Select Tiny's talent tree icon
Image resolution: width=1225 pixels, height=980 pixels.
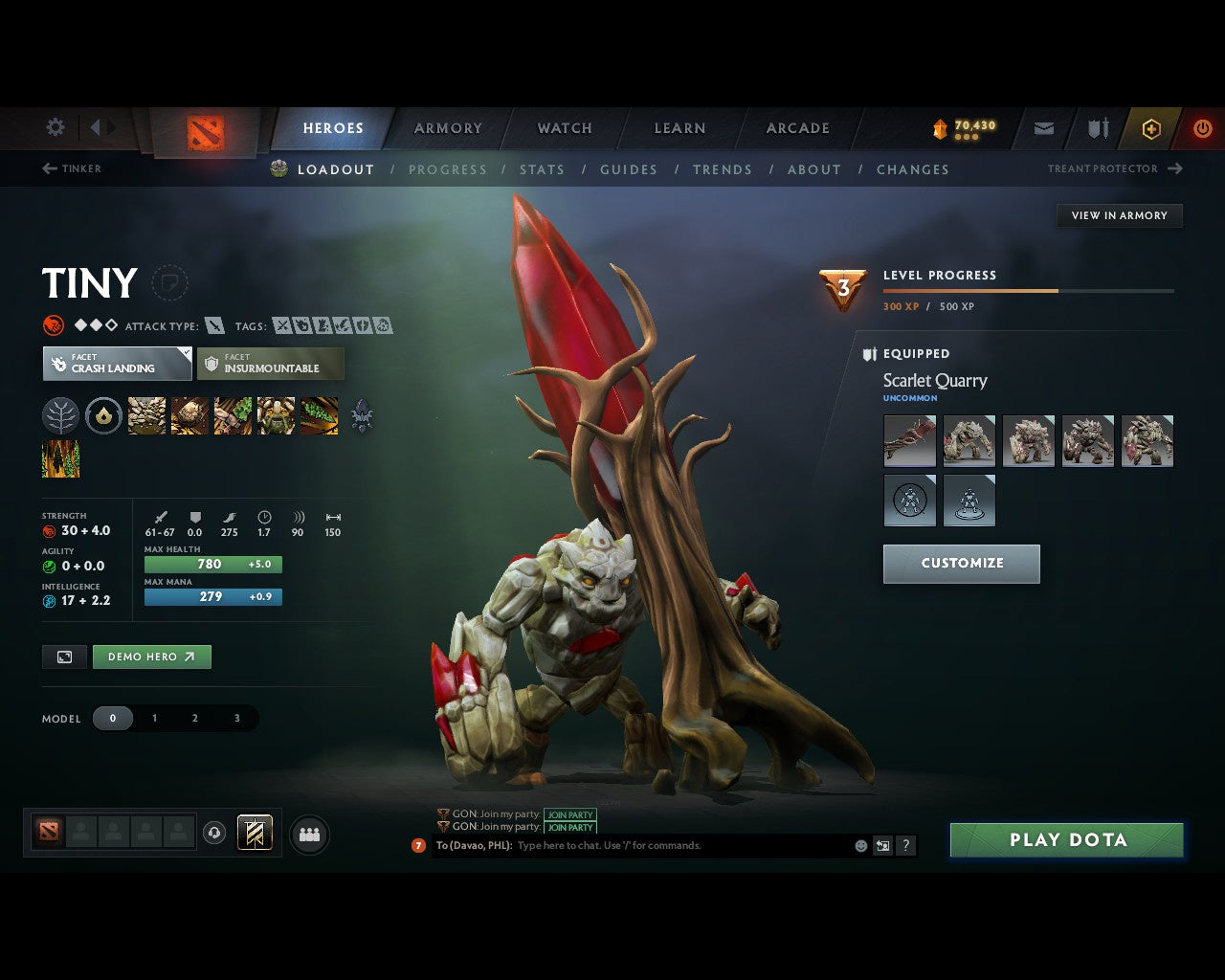[x=60, y=415]
